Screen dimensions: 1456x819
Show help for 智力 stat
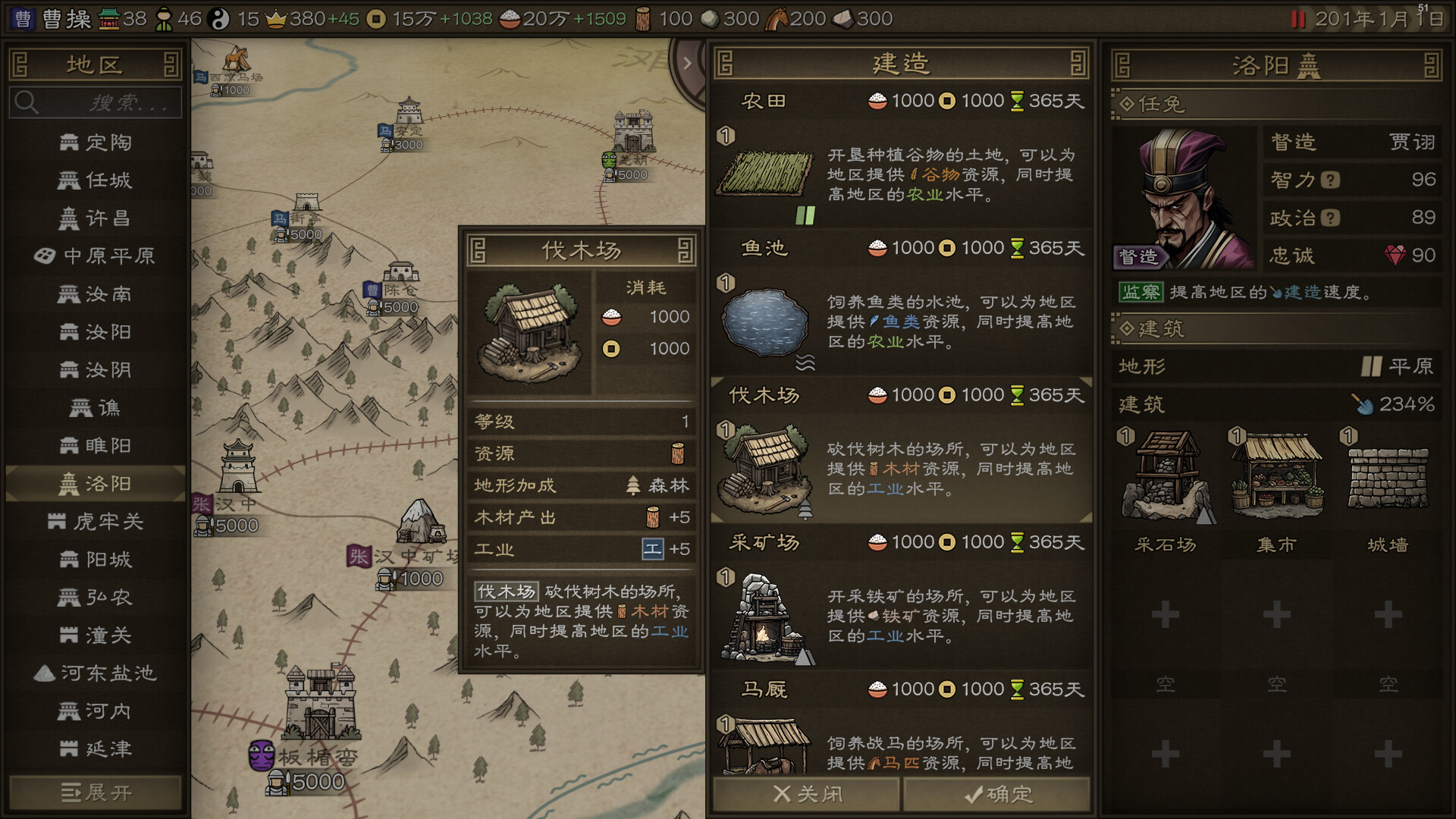coord(1330,180)
